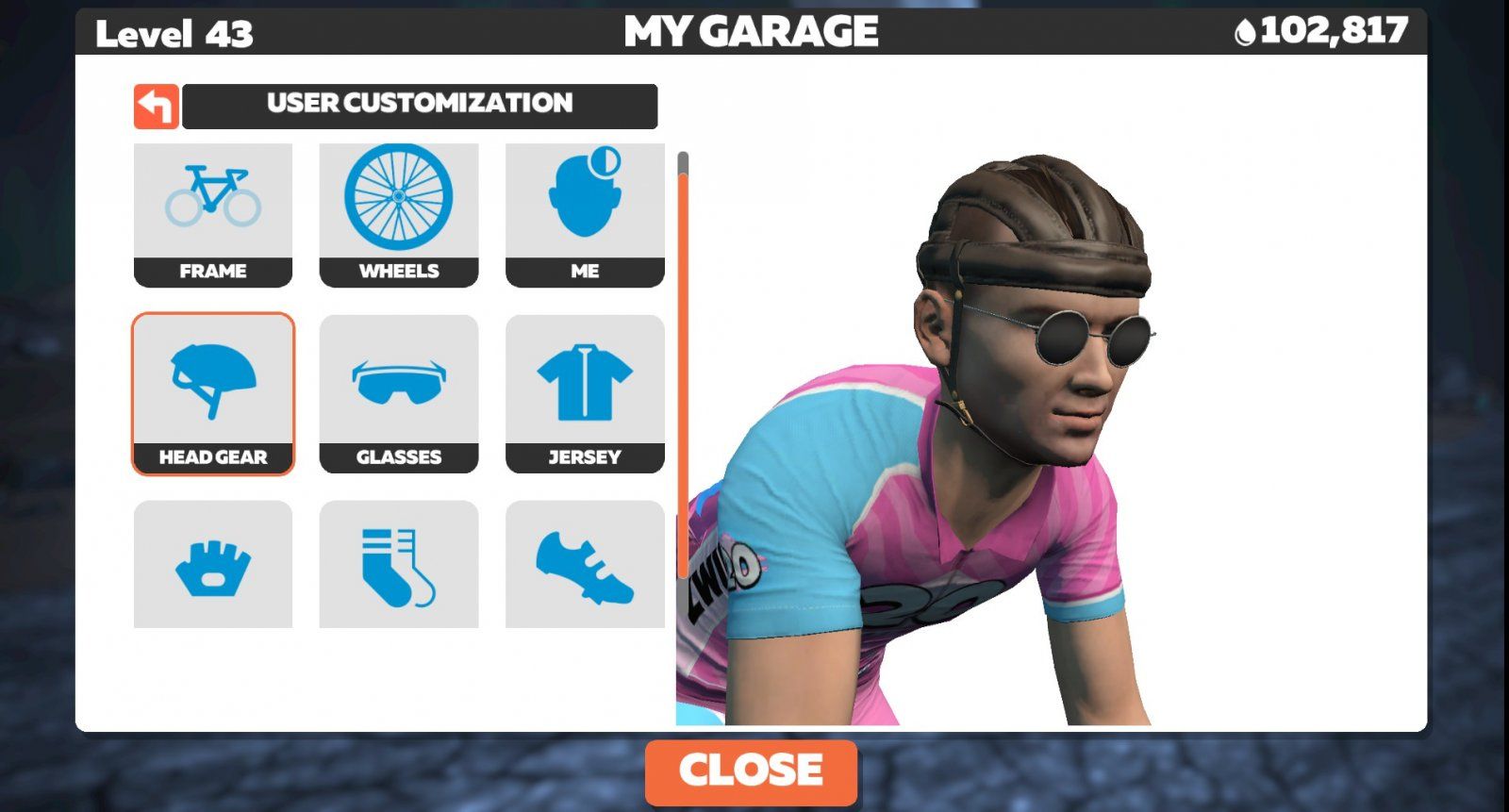
Task: Open the Me avatar customization
Action: pyautogui.click(x=585, y=215)
